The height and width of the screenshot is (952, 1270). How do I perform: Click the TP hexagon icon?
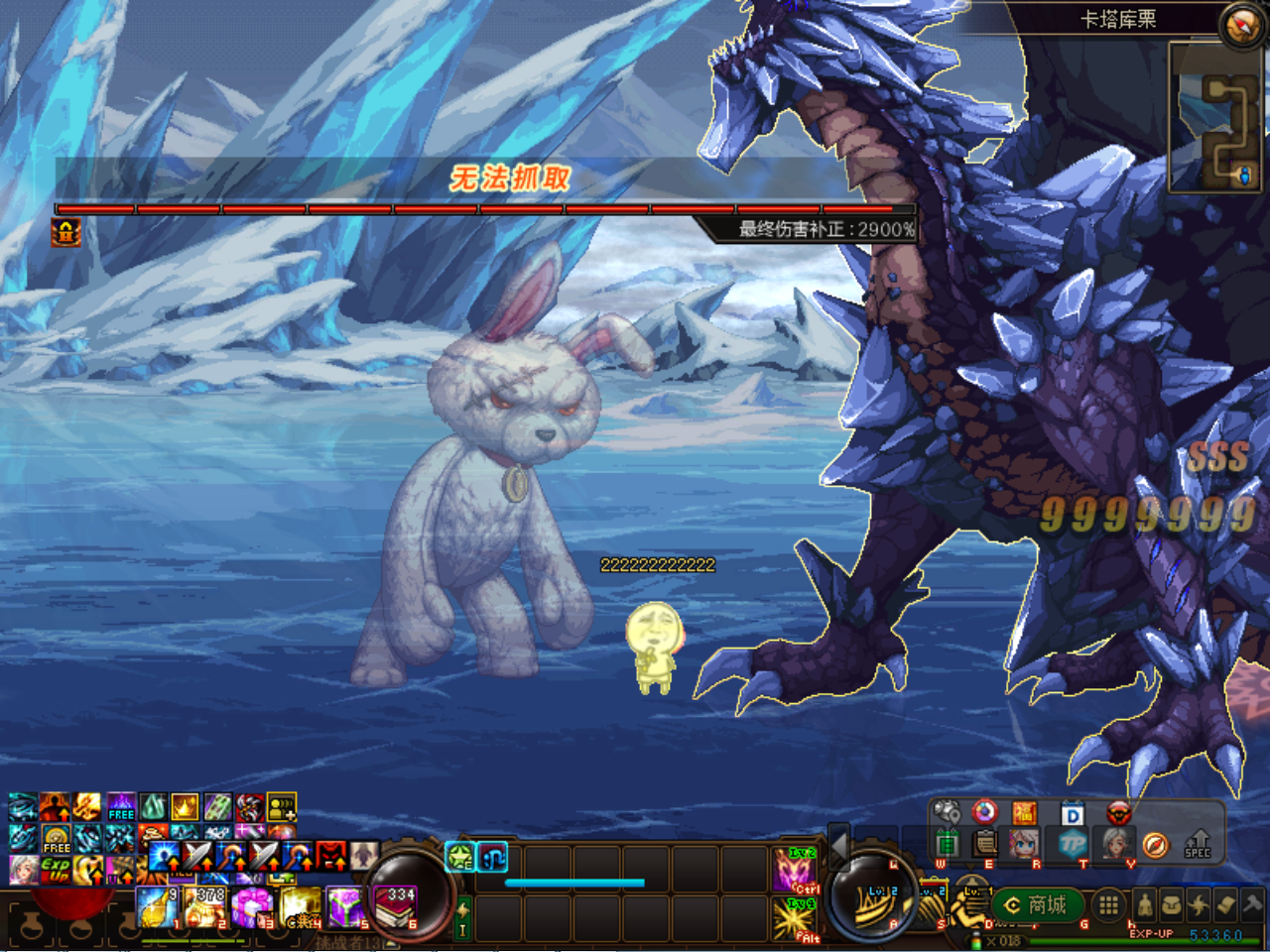1073,844
